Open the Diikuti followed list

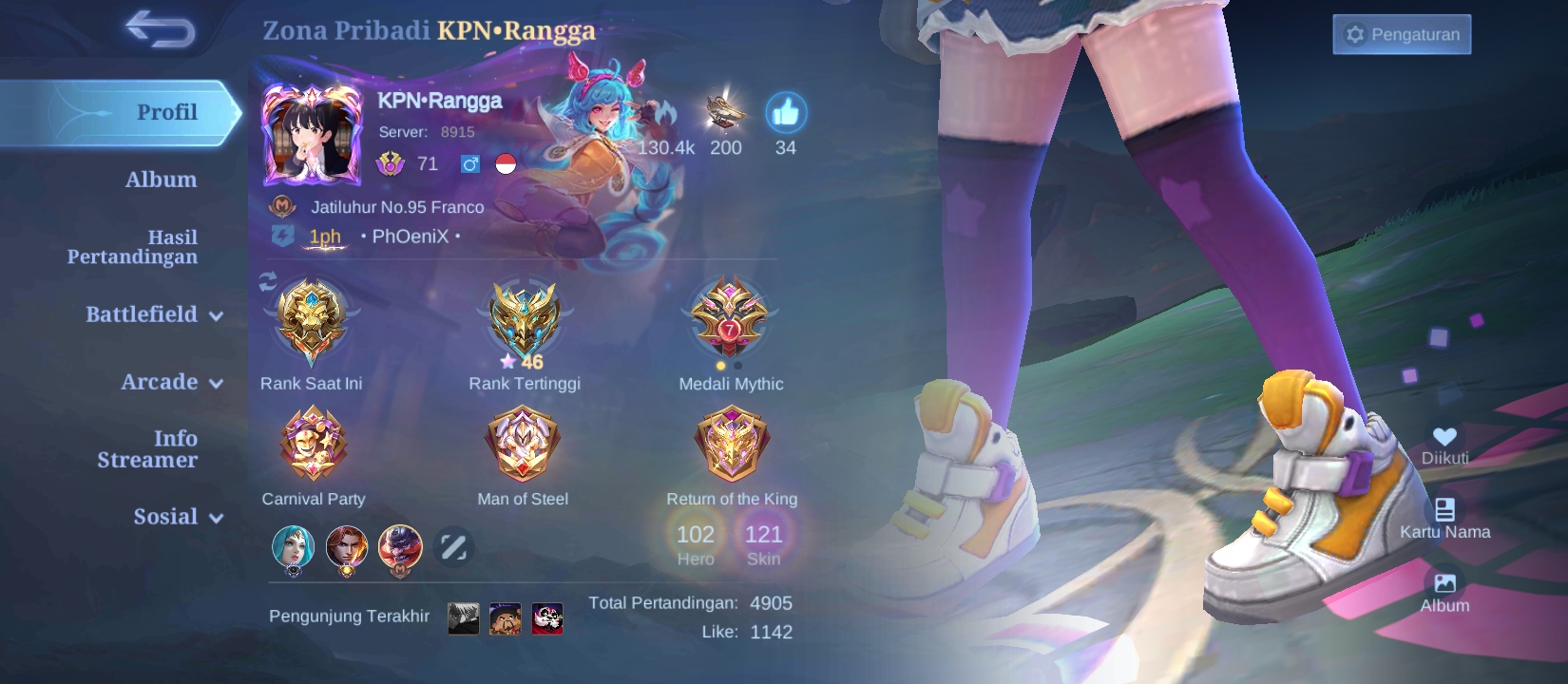tap(1445, 437)
